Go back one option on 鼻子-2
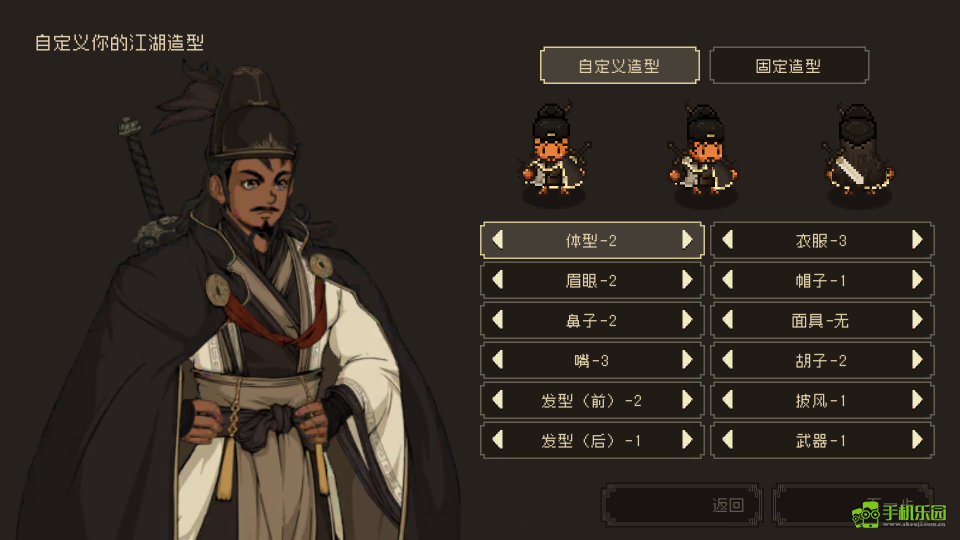The height and width of the screenshot is (540, 960). tap(498, 320)
